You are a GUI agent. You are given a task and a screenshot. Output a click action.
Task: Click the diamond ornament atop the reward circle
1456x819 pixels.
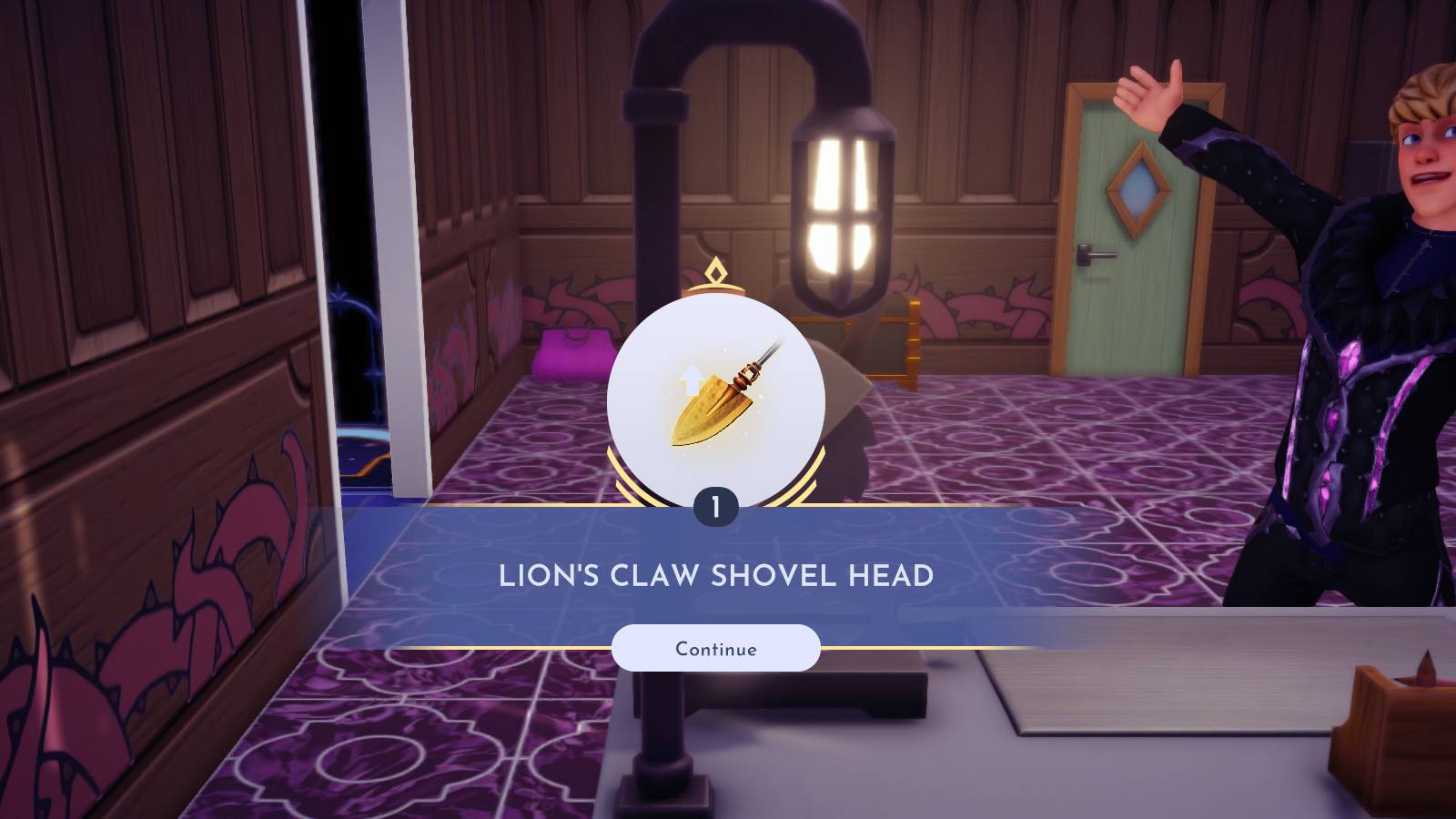coord(715,270)
